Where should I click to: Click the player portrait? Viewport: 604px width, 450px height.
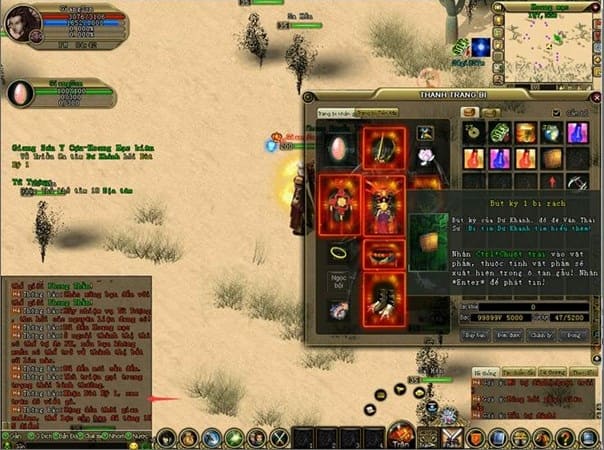[22, 22]
